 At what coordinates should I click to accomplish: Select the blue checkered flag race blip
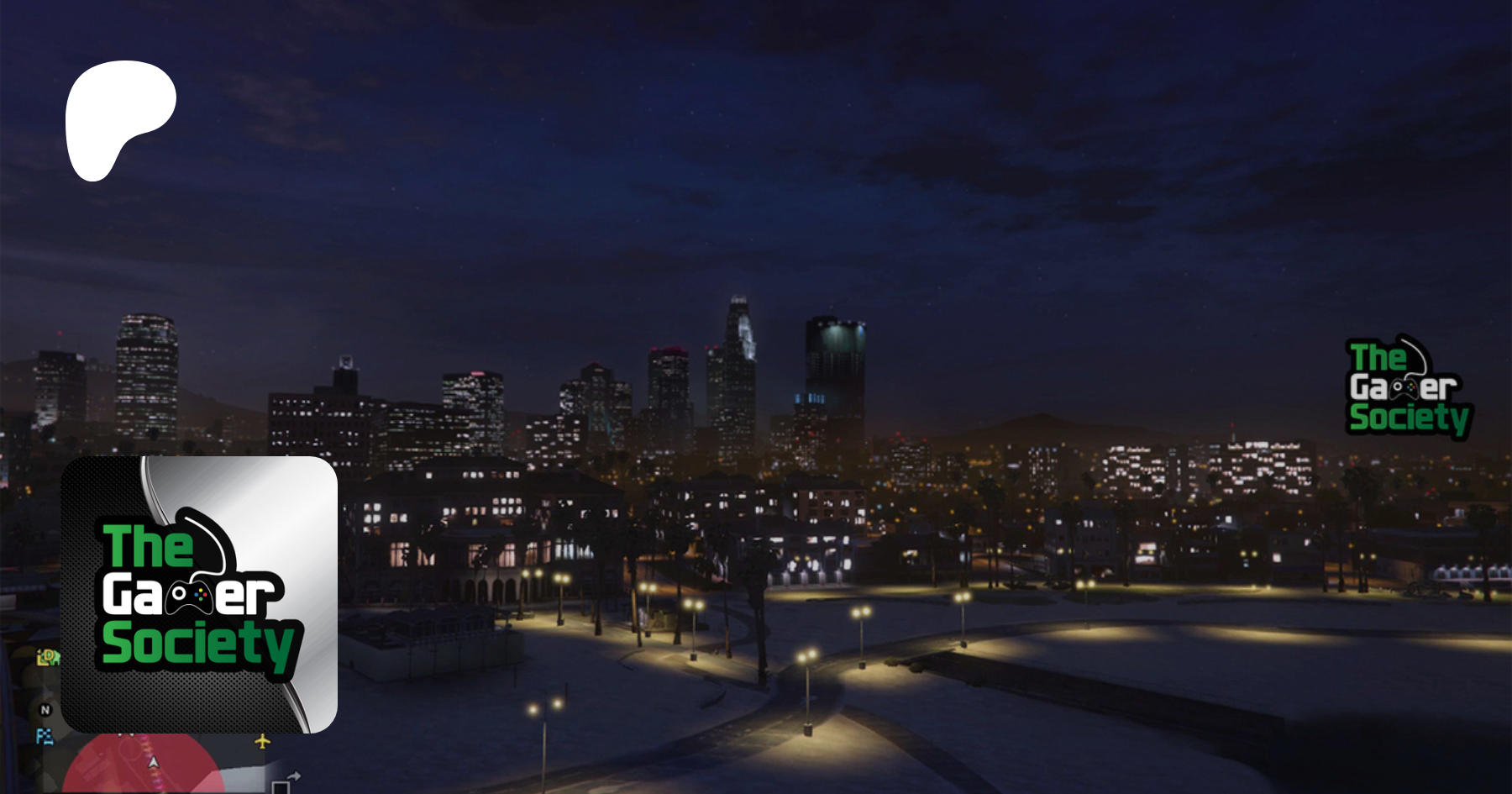(45, 737)
